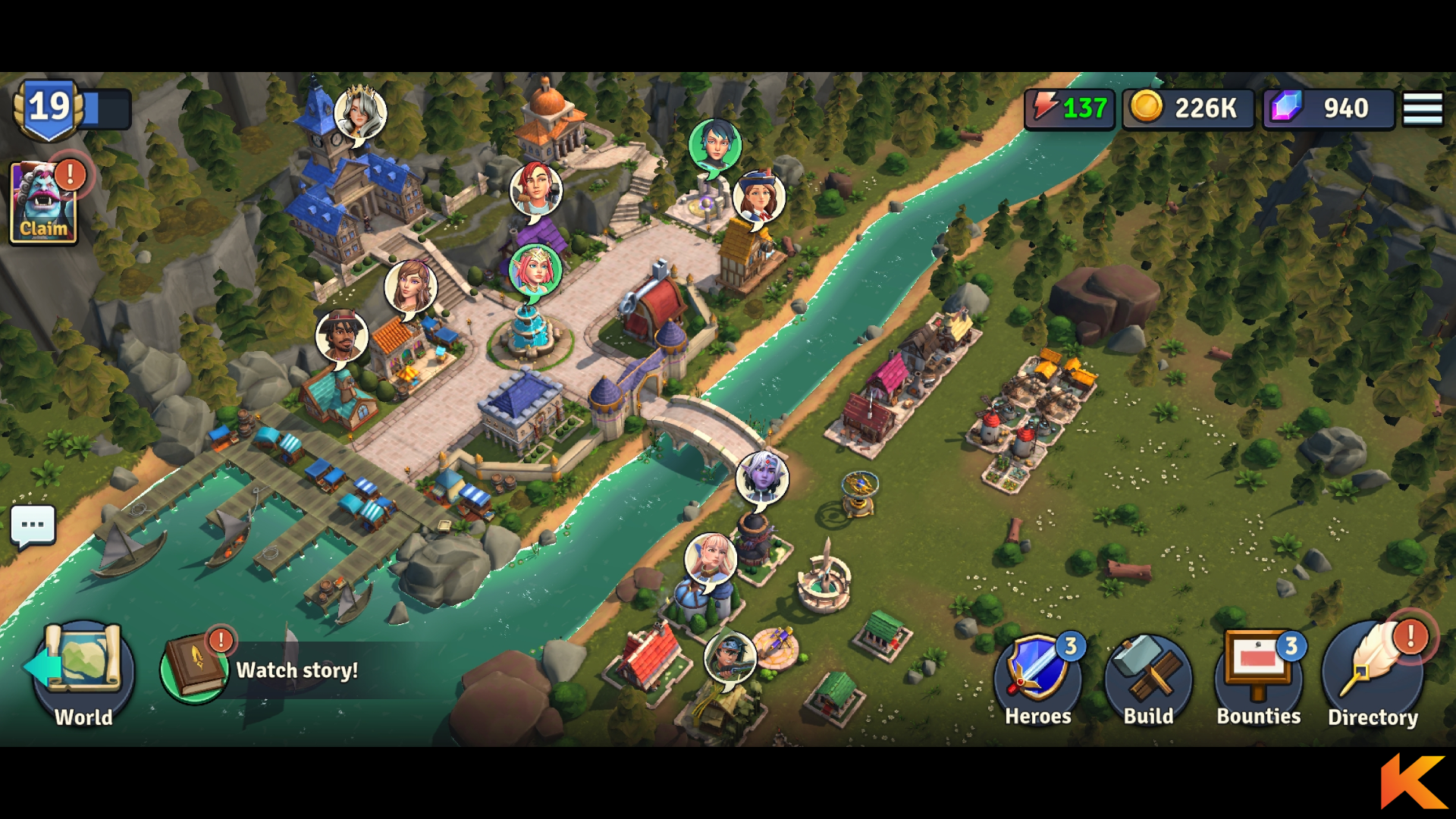This screenshot has width=1456, height=819.
Task: Watch the story via book icon
Action: (x=195, y=667)
